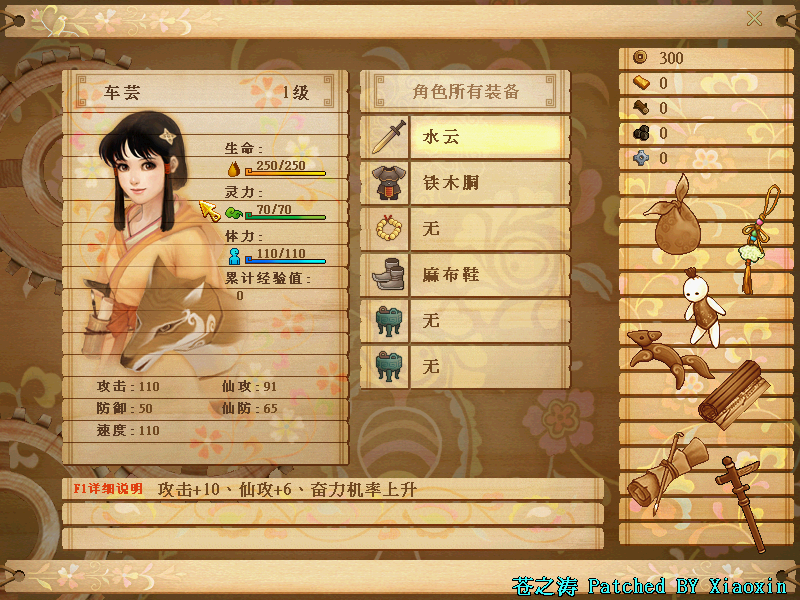Choose the 铁木胴 armor slot
Image resolution: width=800 pixels, height=600 pixels.
[464, 182]
